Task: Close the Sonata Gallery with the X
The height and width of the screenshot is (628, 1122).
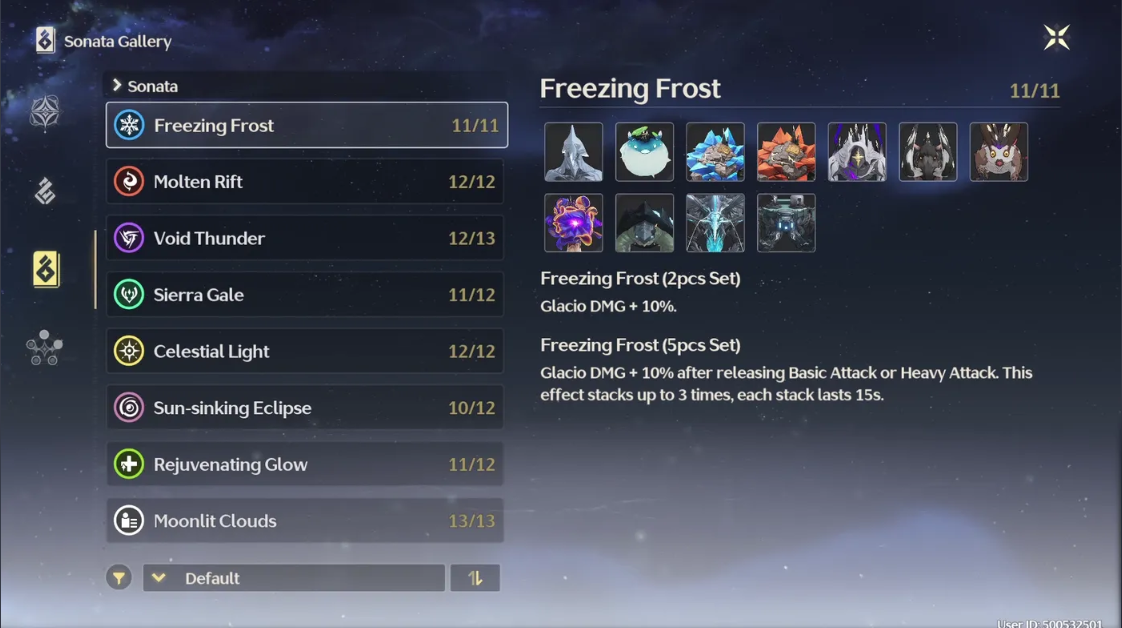Action: point(1056,38)
